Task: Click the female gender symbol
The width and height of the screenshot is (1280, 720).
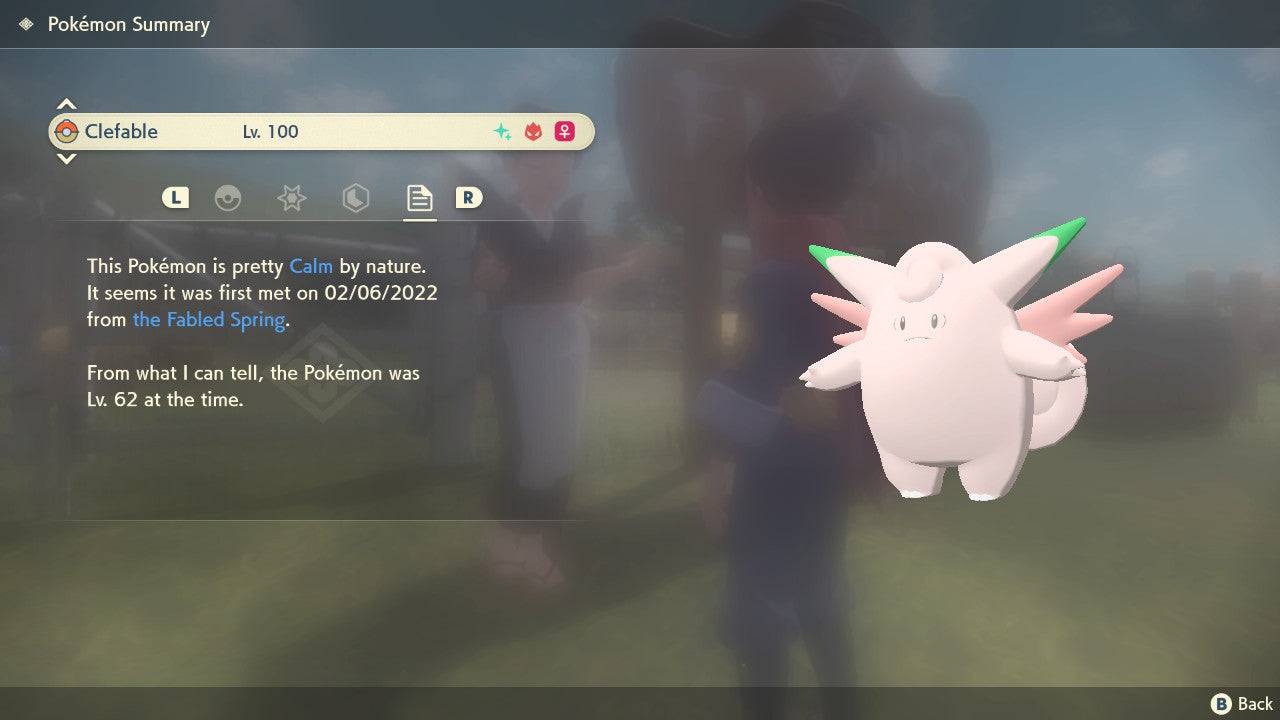Action: point(565,131)
